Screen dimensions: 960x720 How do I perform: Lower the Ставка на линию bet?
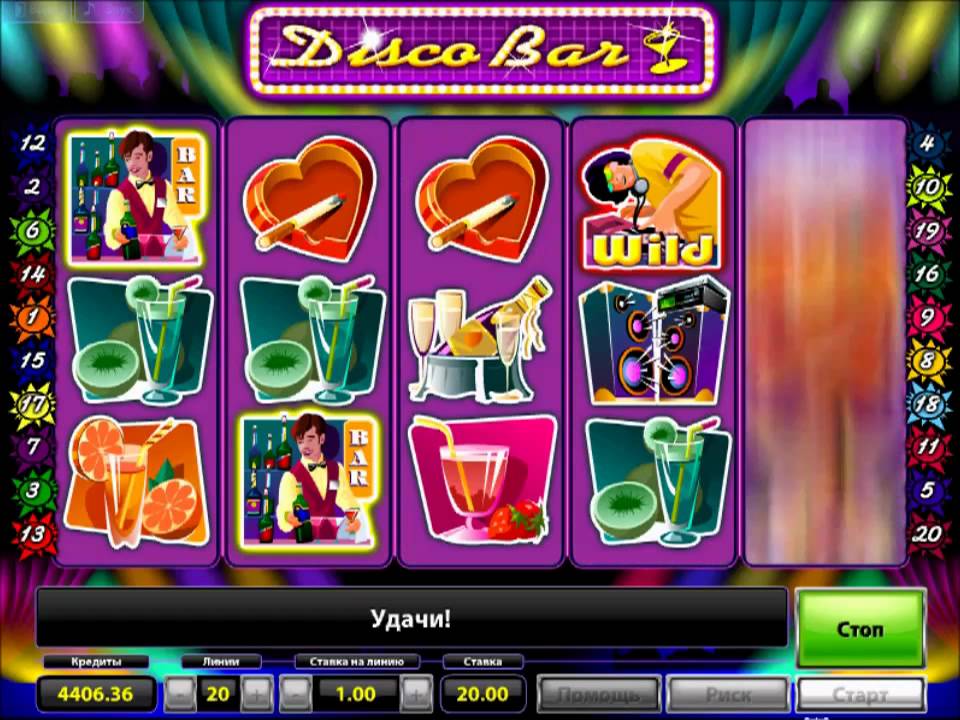[296, 692]
